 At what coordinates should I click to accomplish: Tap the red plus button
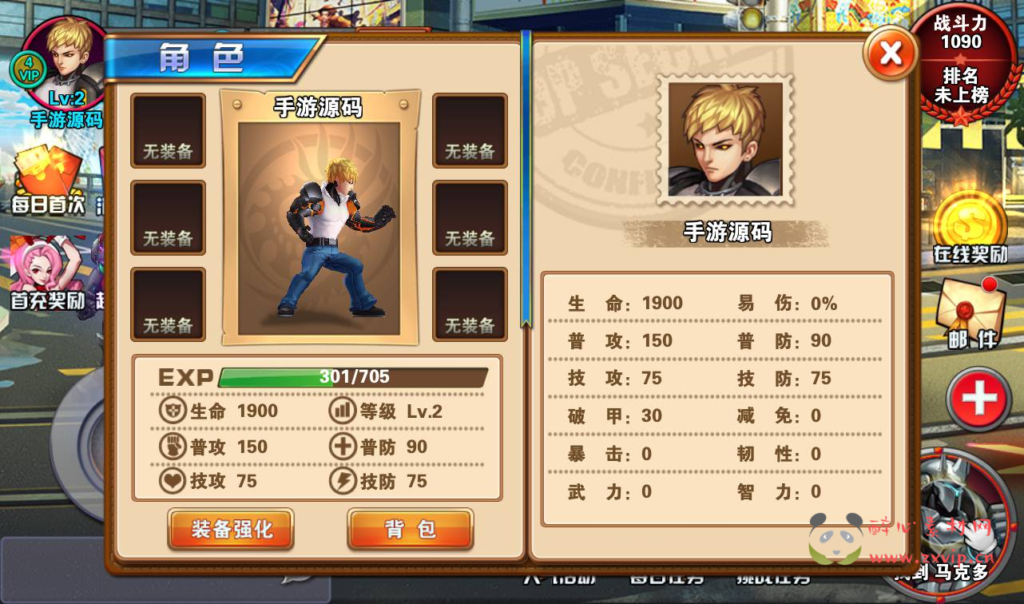pyautogui.click(x=977, y=399)
